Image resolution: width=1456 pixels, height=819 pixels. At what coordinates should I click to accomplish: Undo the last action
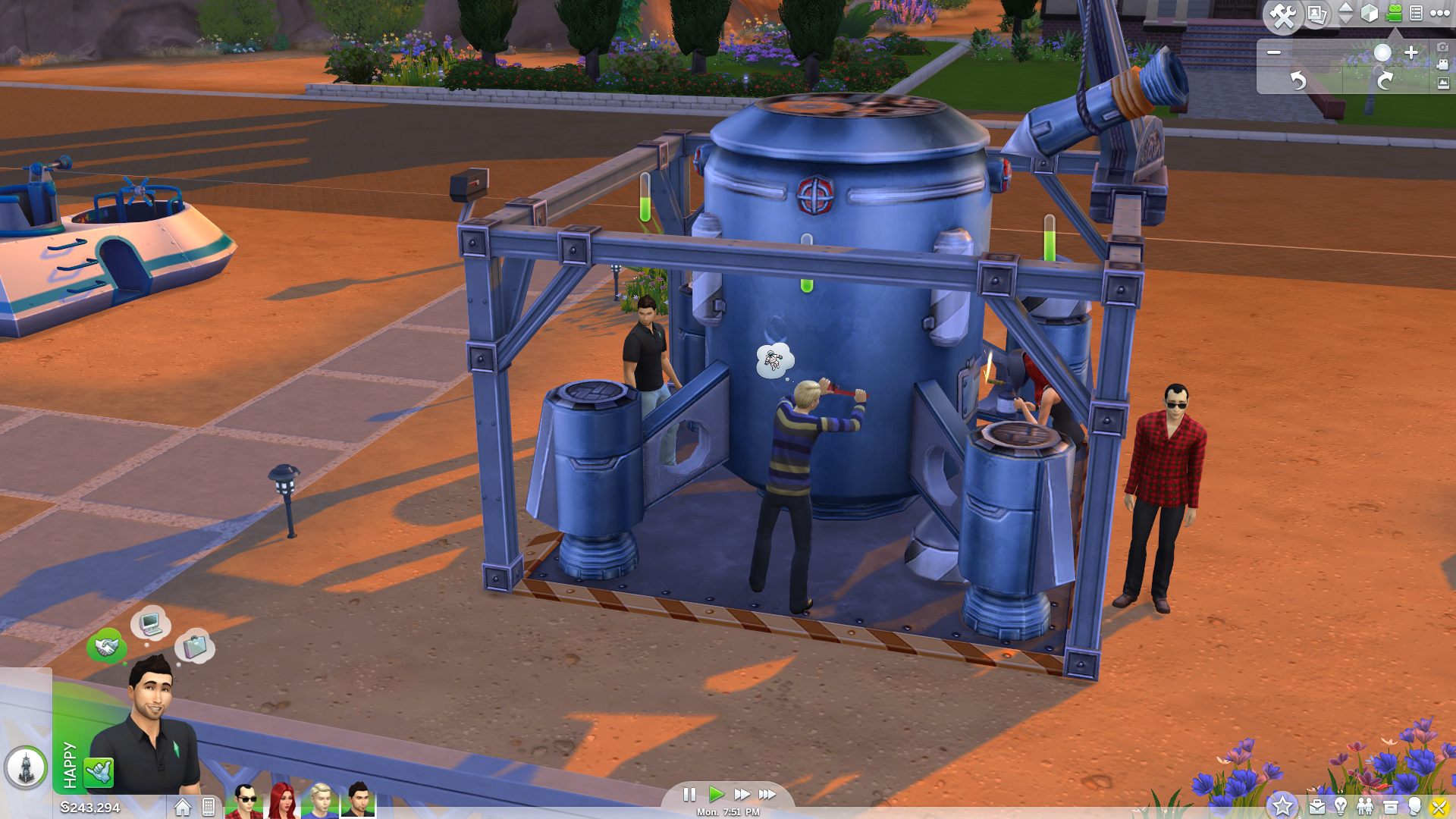tap(1299, 81)
